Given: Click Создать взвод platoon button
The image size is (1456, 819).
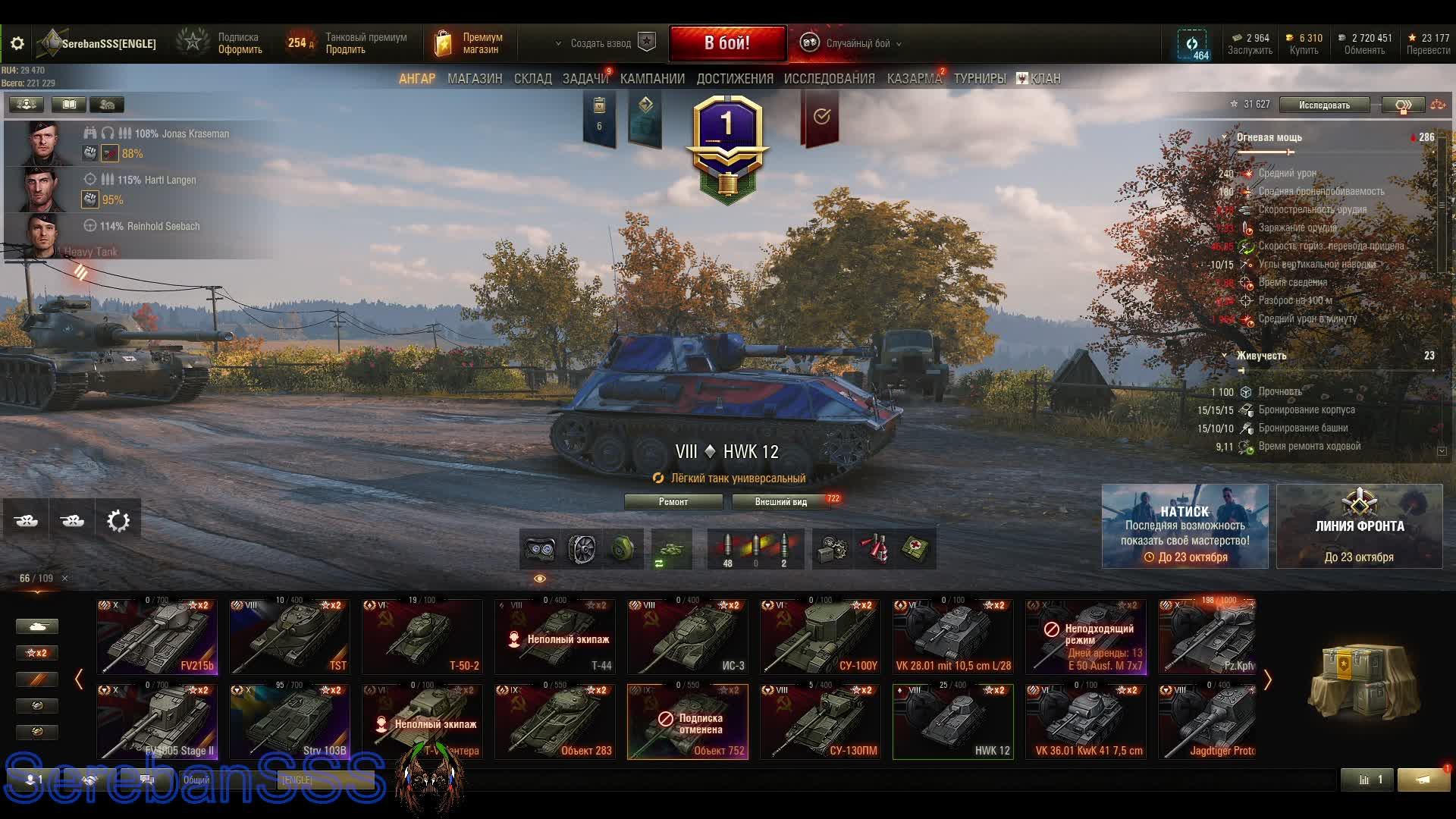Looking at the screenshot, I should pyautogui.click(x=601, y=44).
